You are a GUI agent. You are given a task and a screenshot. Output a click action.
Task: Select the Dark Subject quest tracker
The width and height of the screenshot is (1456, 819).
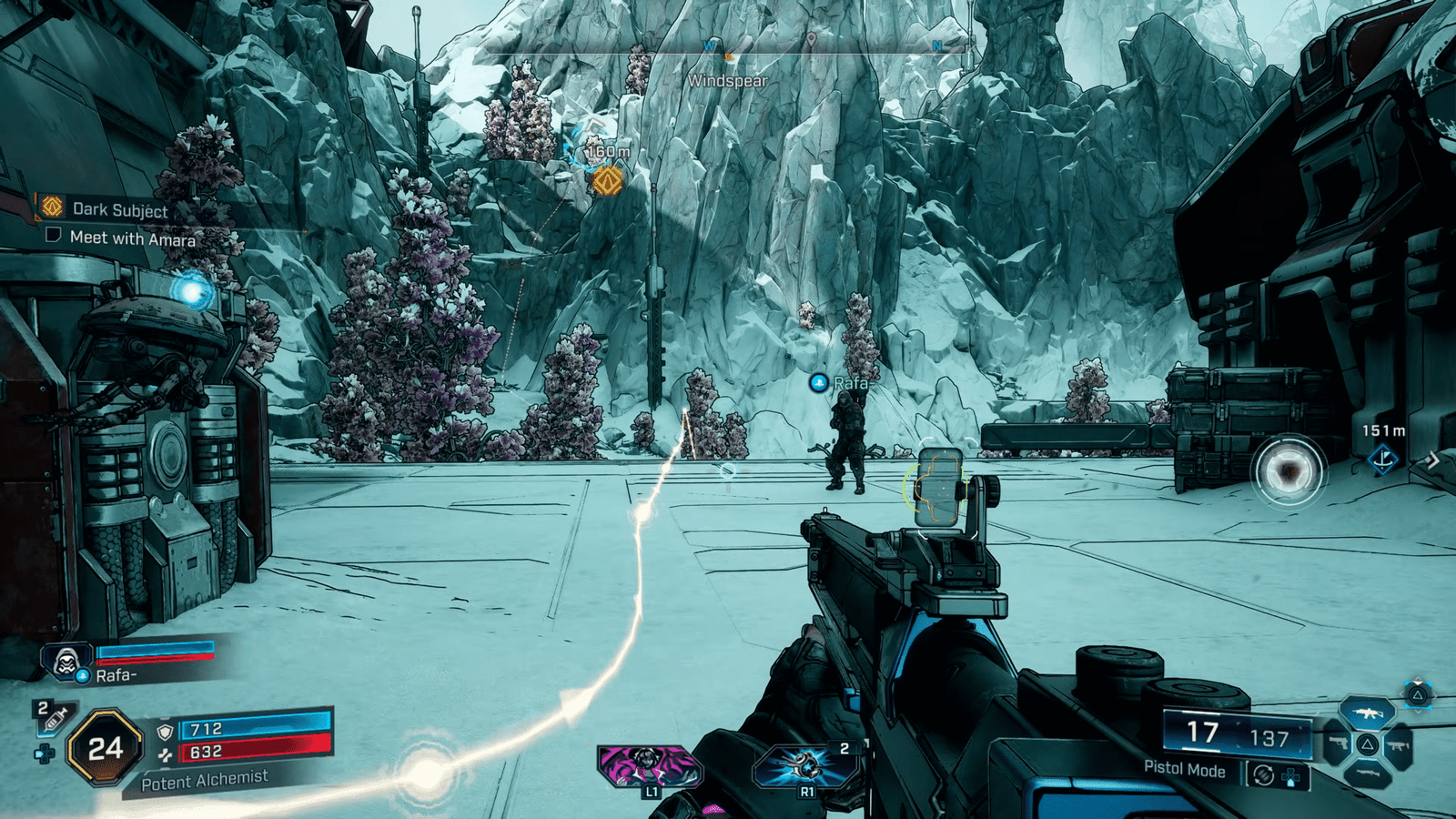119,209
